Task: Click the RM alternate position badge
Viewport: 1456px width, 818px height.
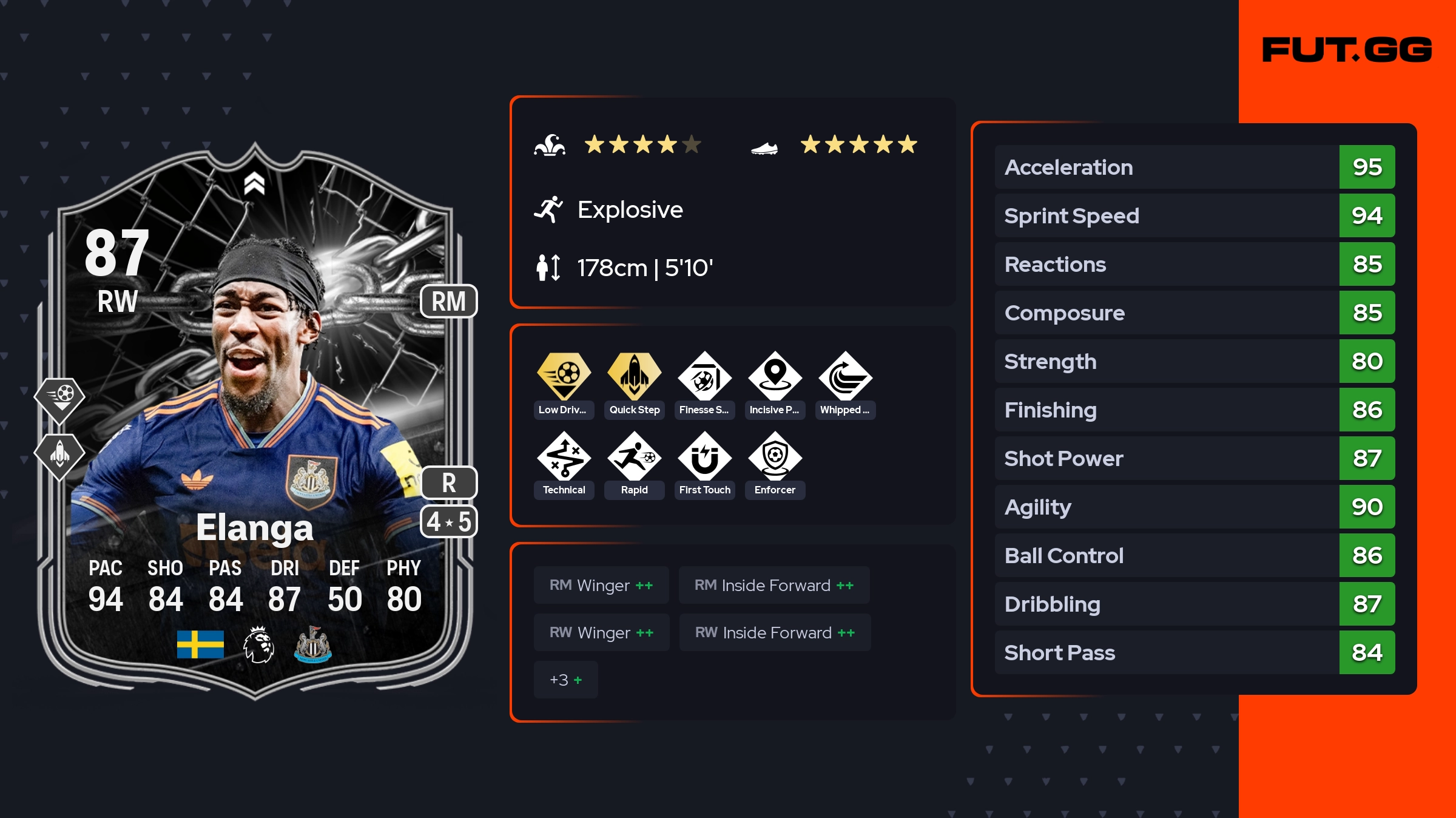Action: point(448,301)
